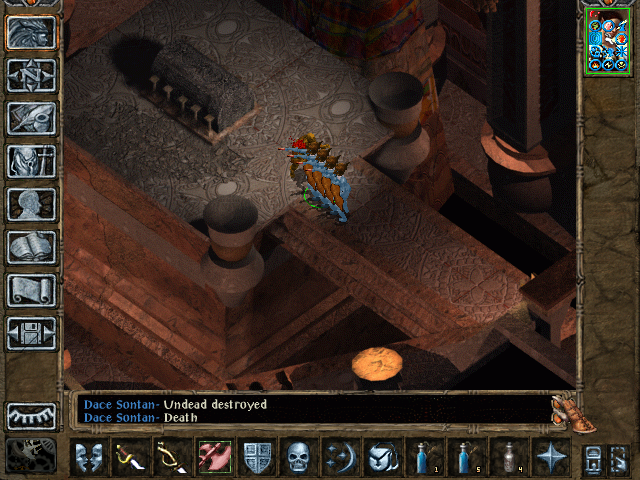Open the priest scroll screen
The image size is (640, 480).
[x=32, y=290]
